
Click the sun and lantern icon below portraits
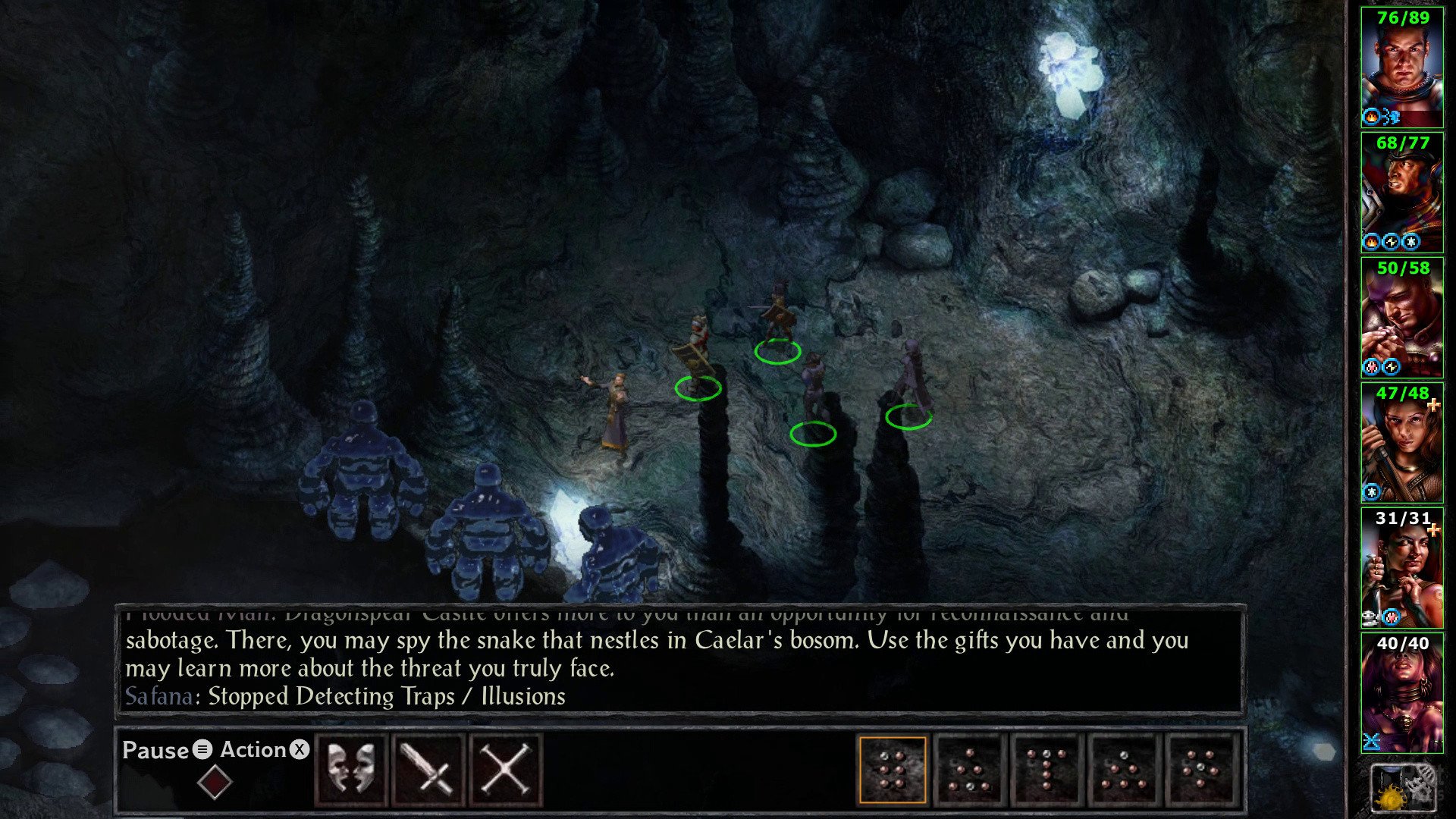click(1401, 789)
